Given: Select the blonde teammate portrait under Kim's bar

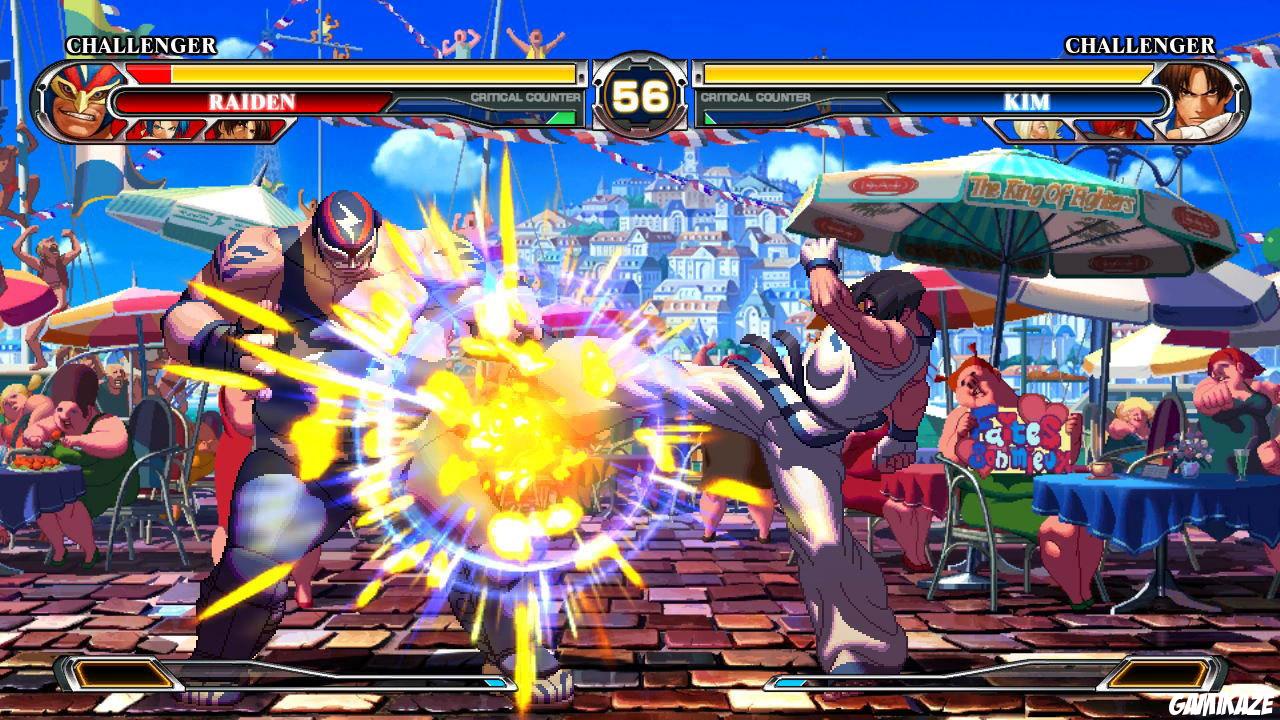Looking at the screenshot, I should click(1035, 129).
